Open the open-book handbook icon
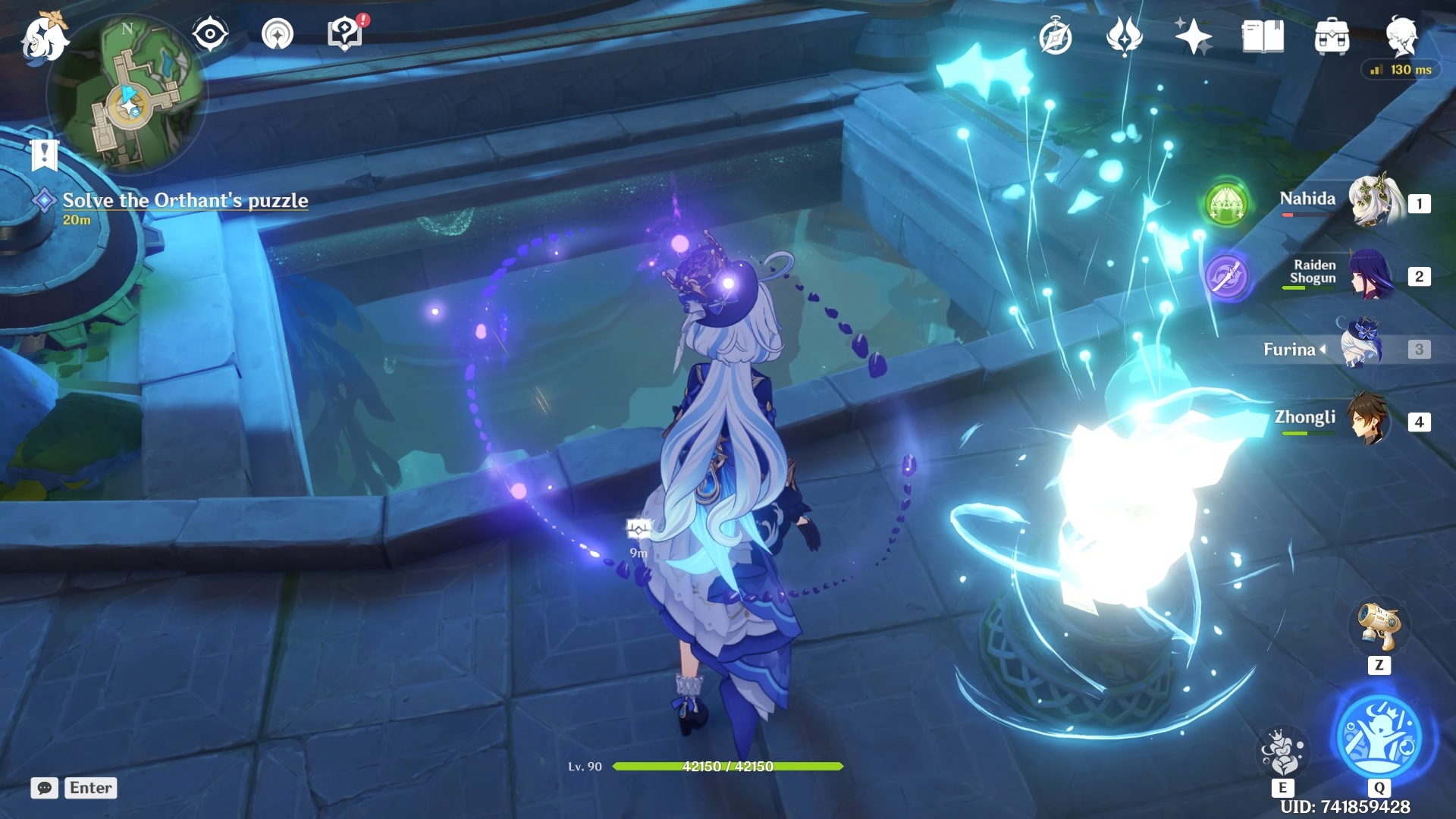The image size is (1456, 819). (1263, 36)
